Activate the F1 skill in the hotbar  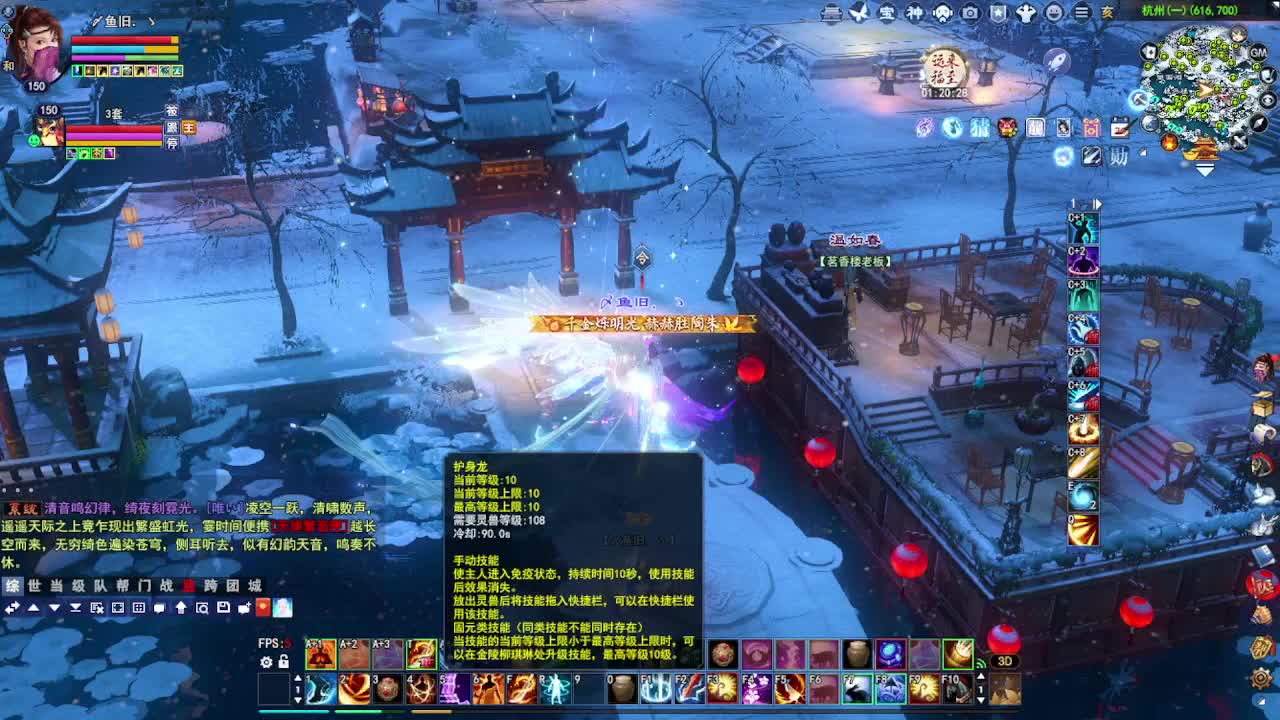coord(658,688)
